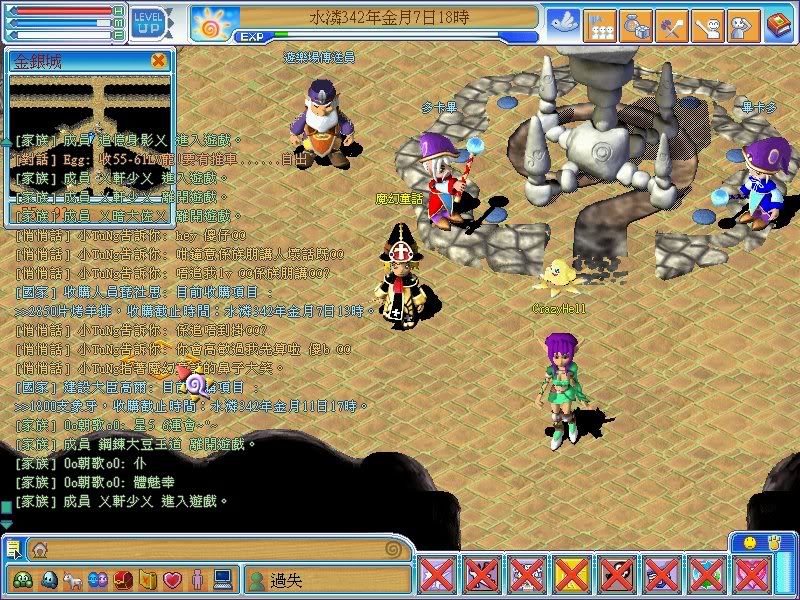Image resolution: width=800 pixels, height=600 pixels.
Task: Click the green frog icon
Action: click(23, 579)
